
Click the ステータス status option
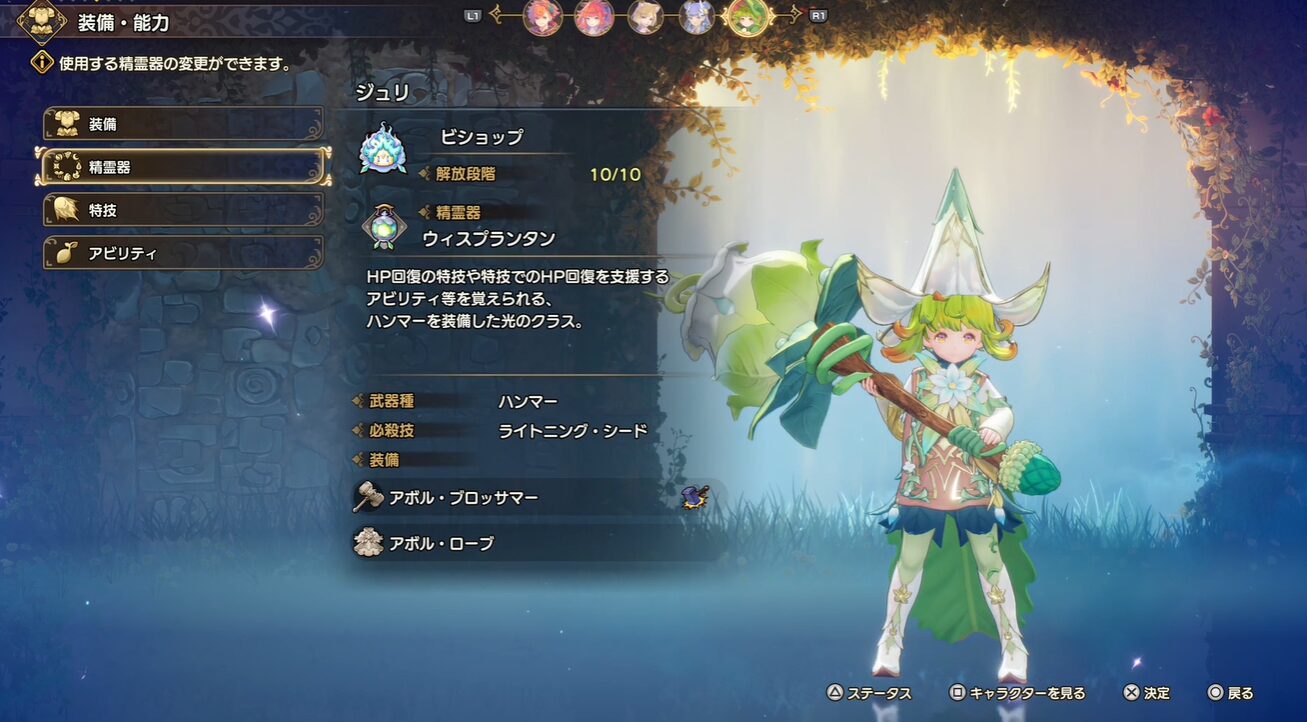(868, 693)
